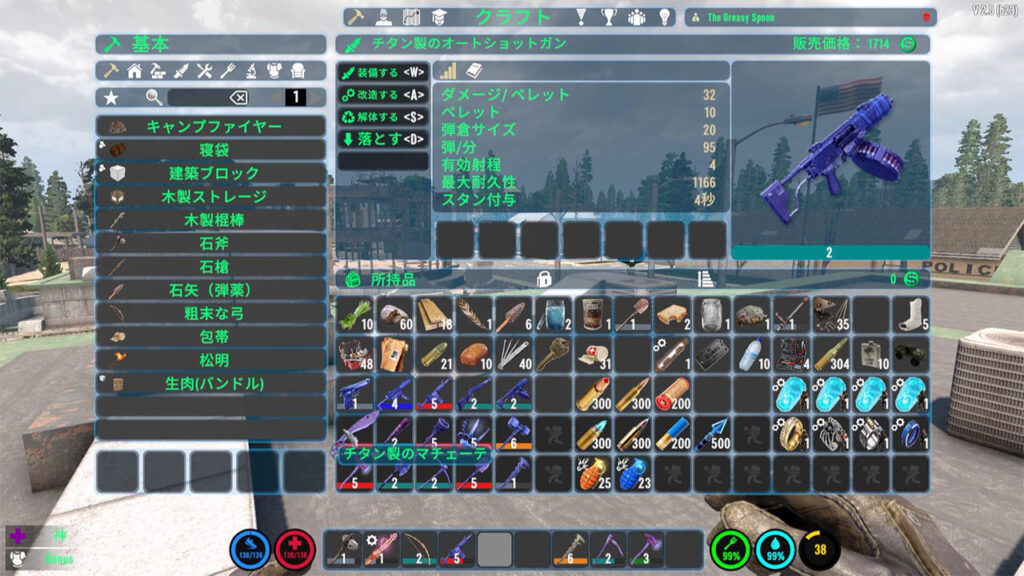Image resolution: width=1024 pixels, height=576 pixels.
Task: Toggle the inventory lock icon
Action: pos(545,279)
